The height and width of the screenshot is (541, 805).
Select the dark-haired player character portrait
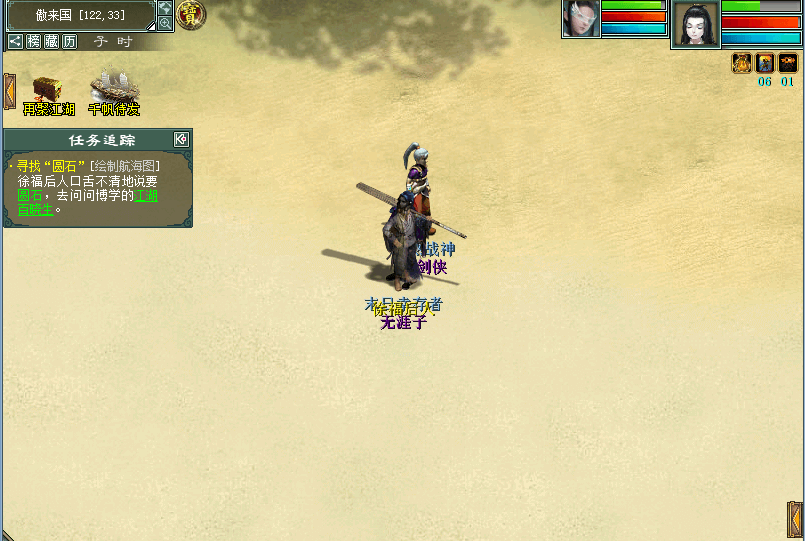point(695,24)
